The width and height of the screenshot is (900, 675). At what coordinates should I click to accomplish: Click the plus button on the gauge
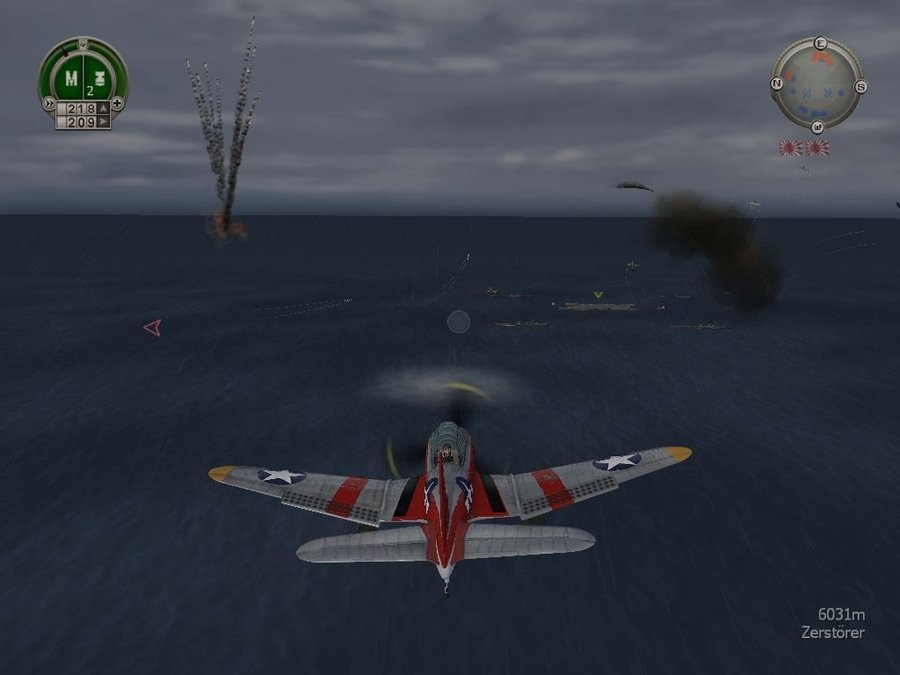(x=118, y=103)
